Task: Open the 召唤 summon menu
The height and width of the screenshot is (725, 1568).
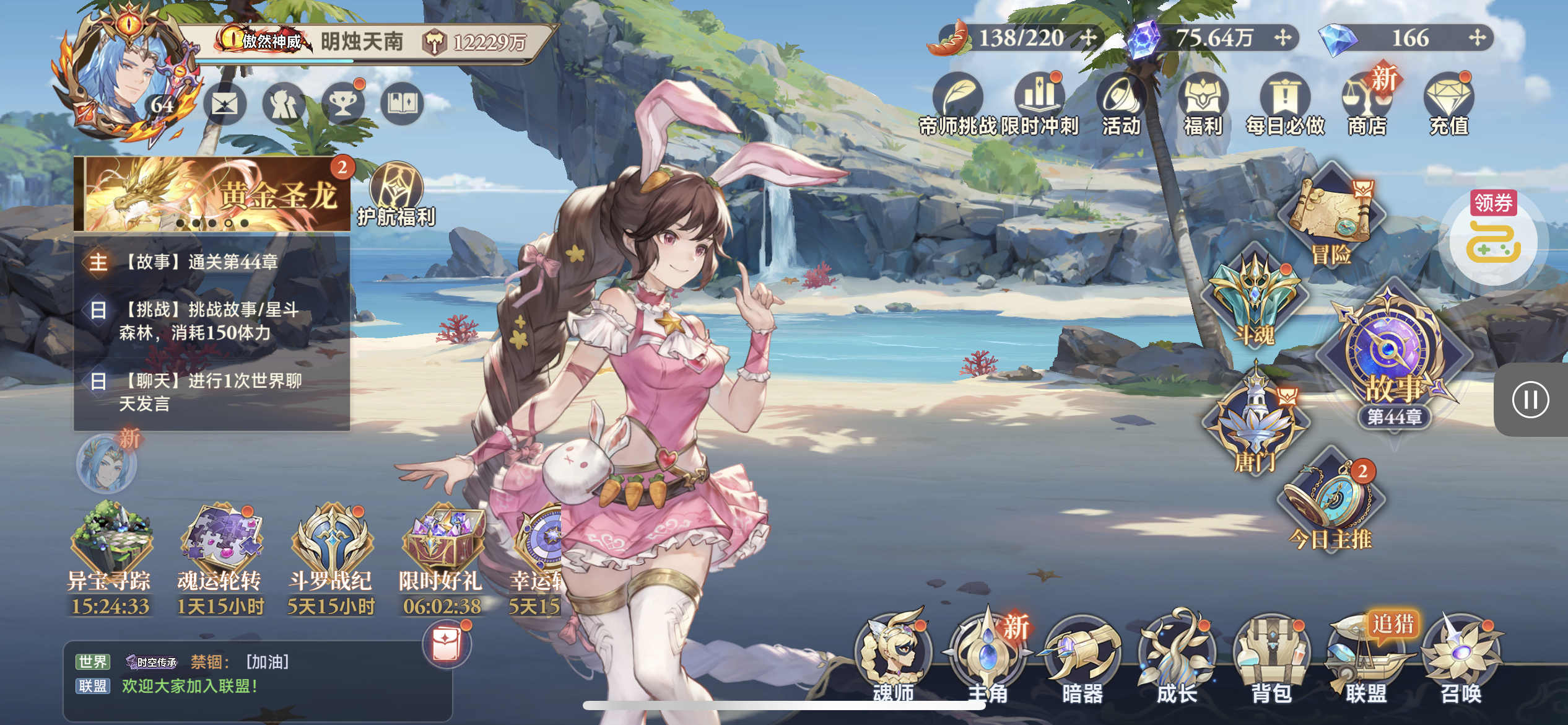Action: [x=1461, y=657]
